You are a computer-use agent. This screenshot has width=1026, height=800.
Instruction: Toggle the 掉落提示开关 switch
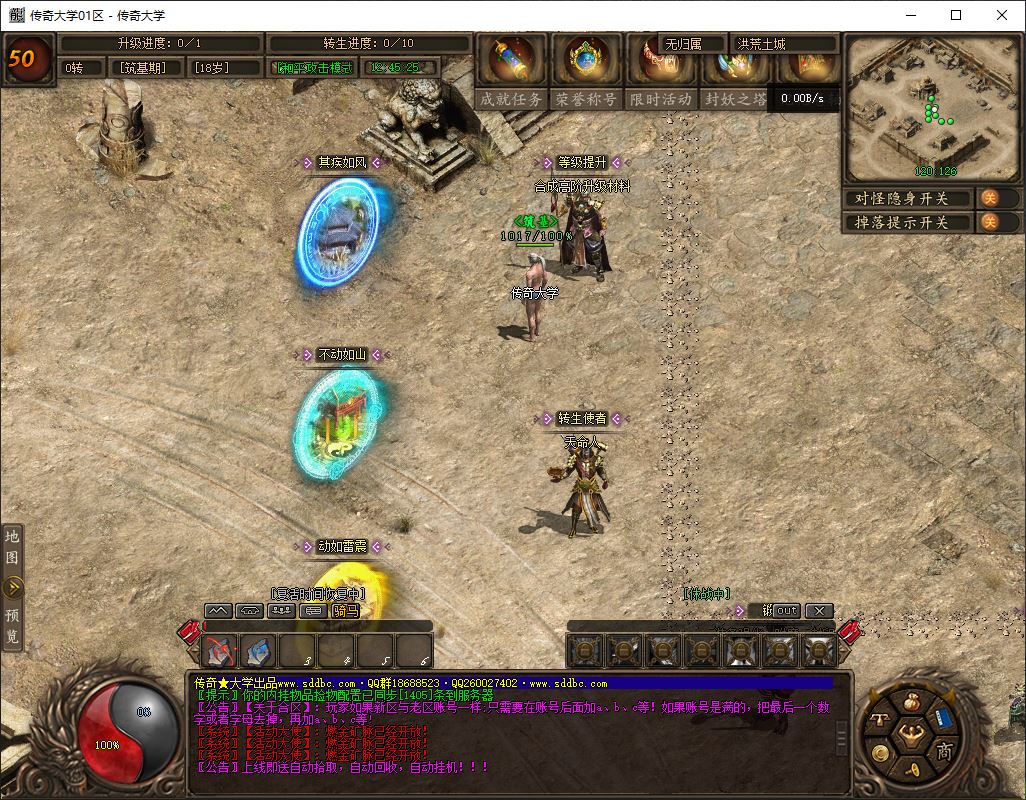tap(987, 222)
